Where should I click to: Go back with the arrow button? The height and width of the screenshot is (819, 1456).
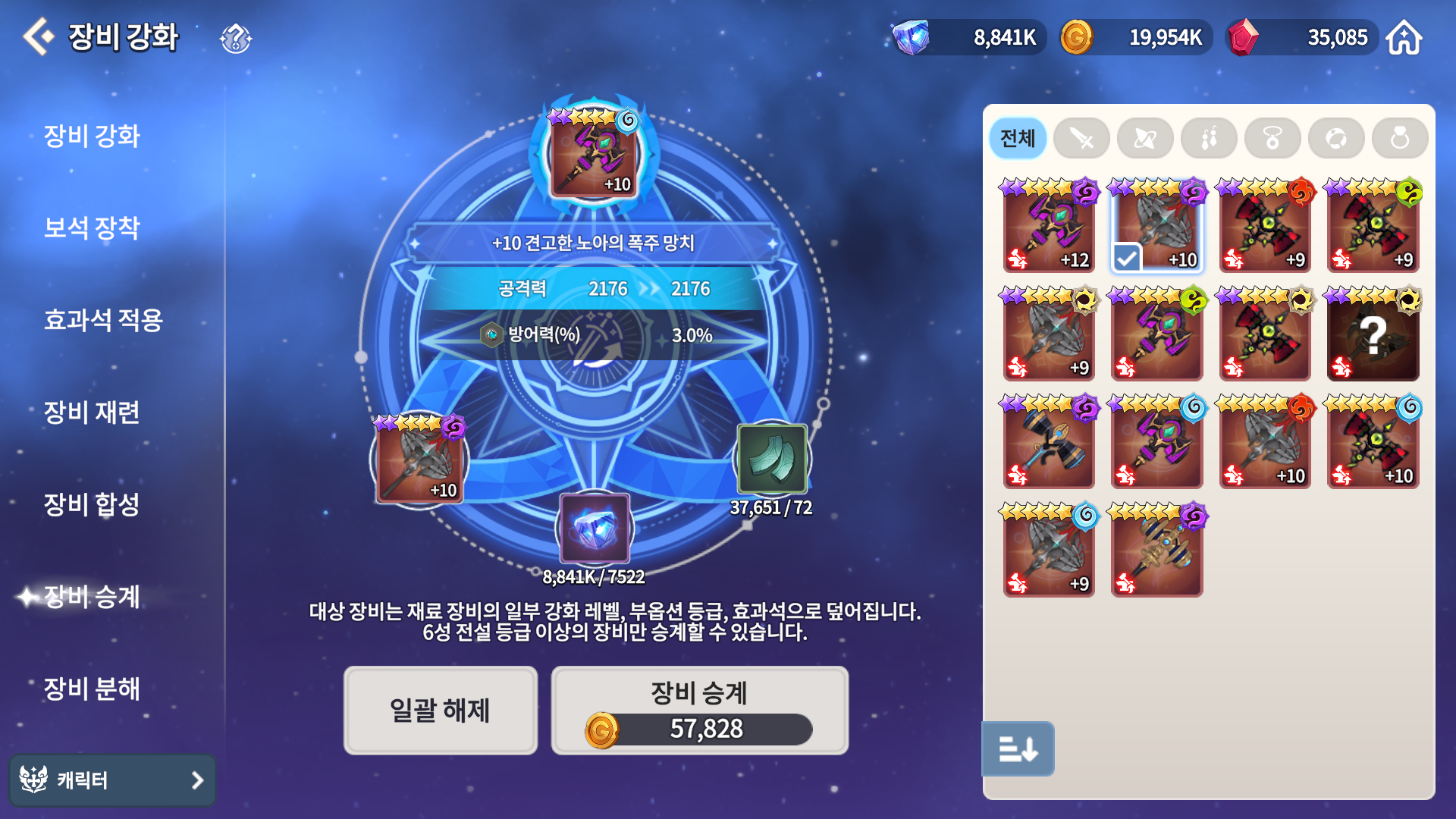38,36
